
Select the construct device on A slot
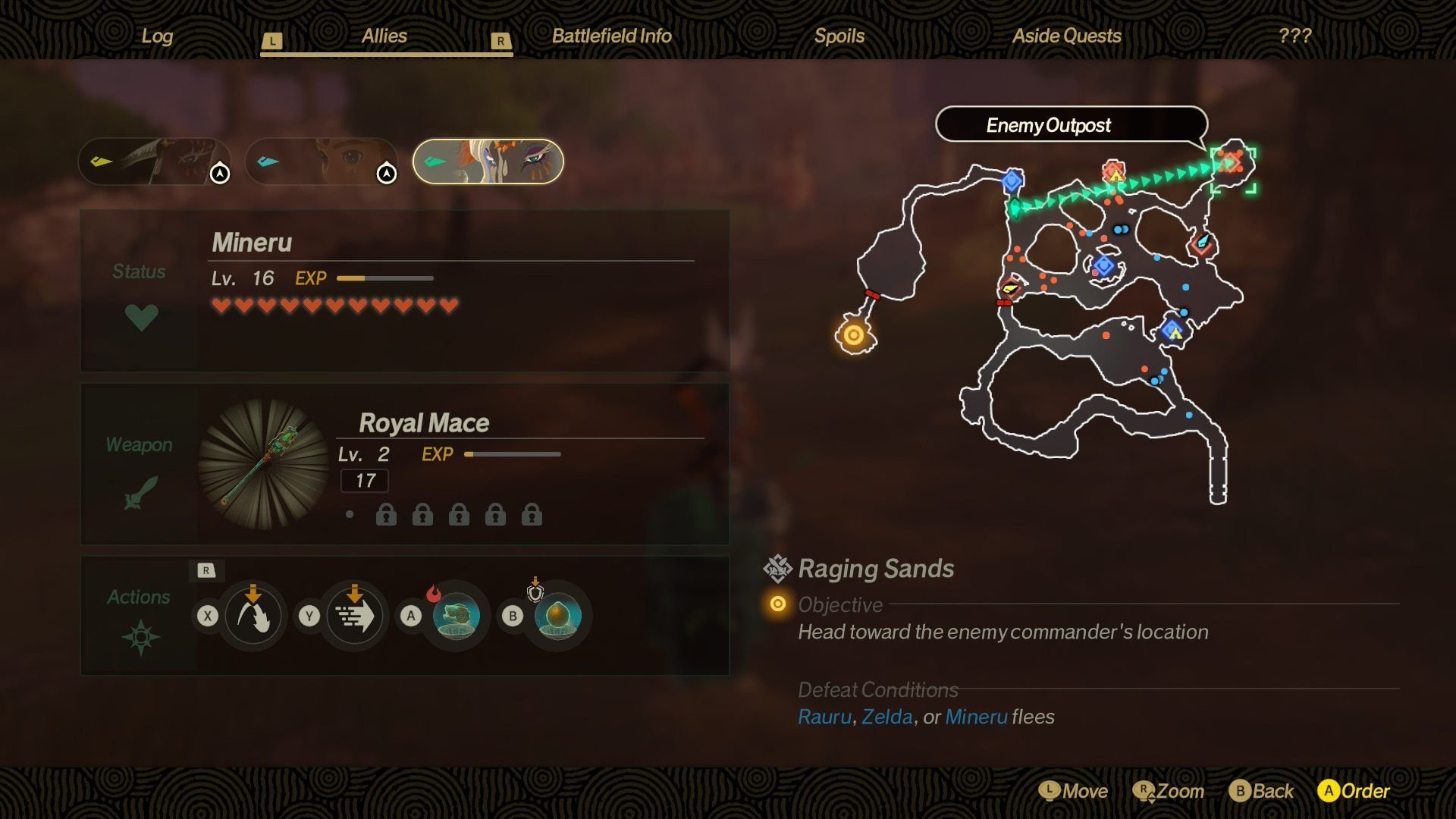[456, 616]
